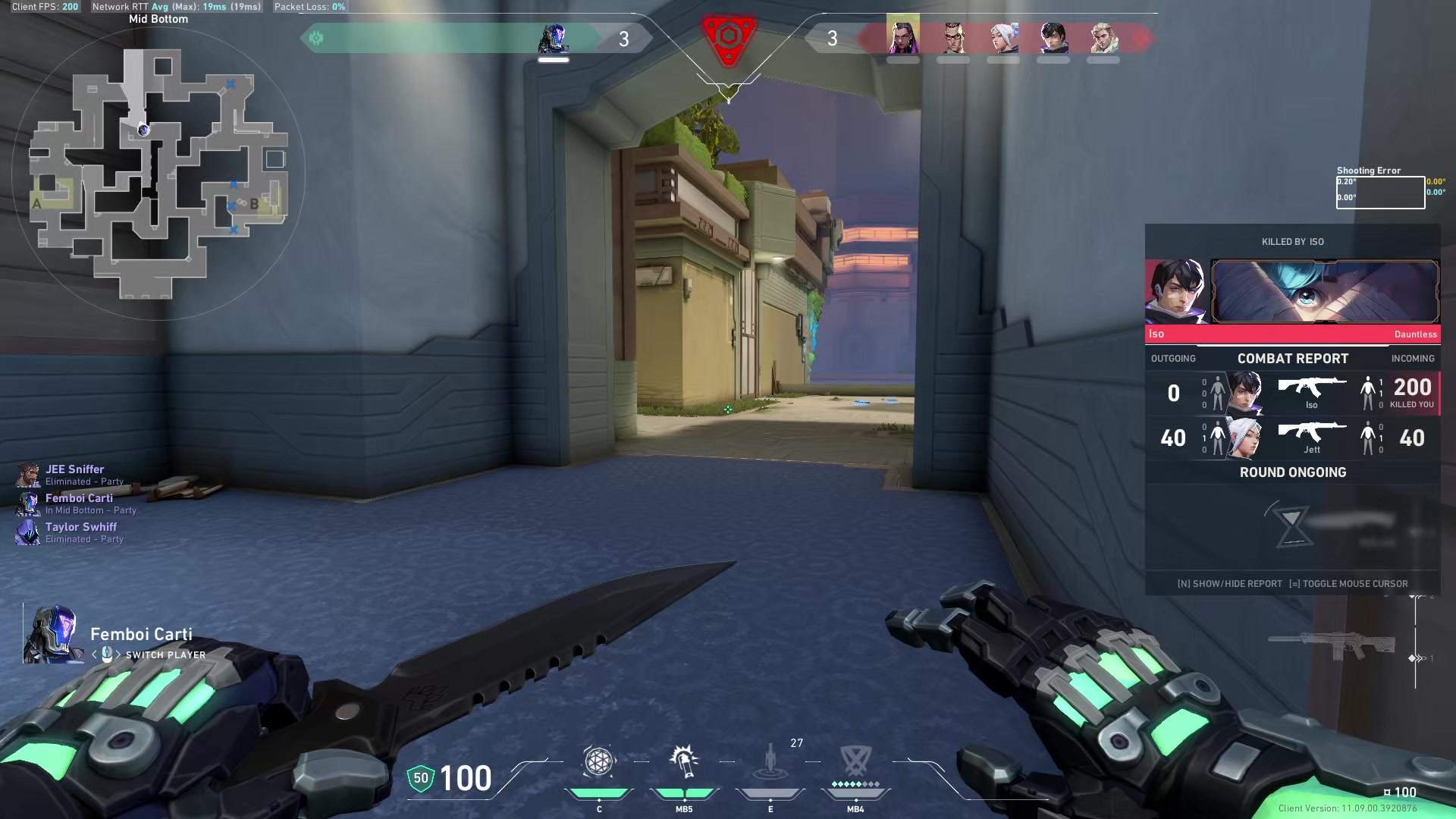Switch to the next spectated player
1456x819 pixels.
pyautogui.click(x=118, y=655)
